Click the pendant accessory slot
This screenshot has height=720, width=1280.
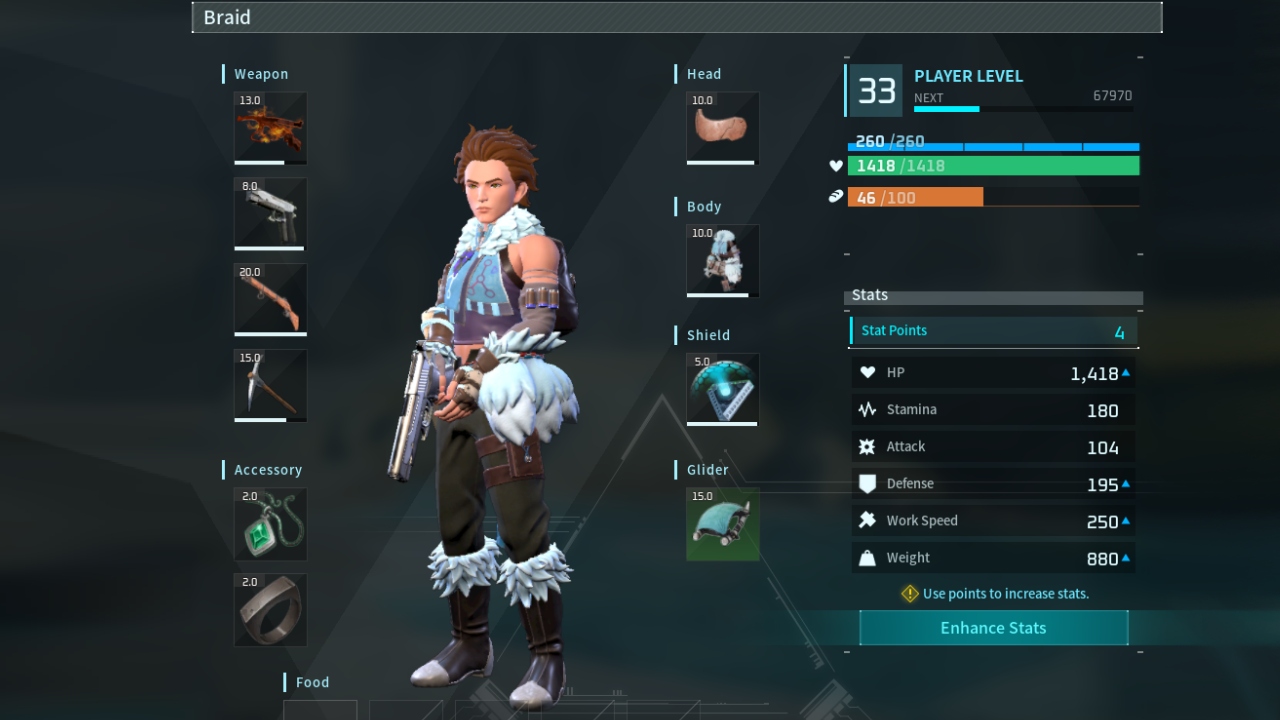[270, 524]
